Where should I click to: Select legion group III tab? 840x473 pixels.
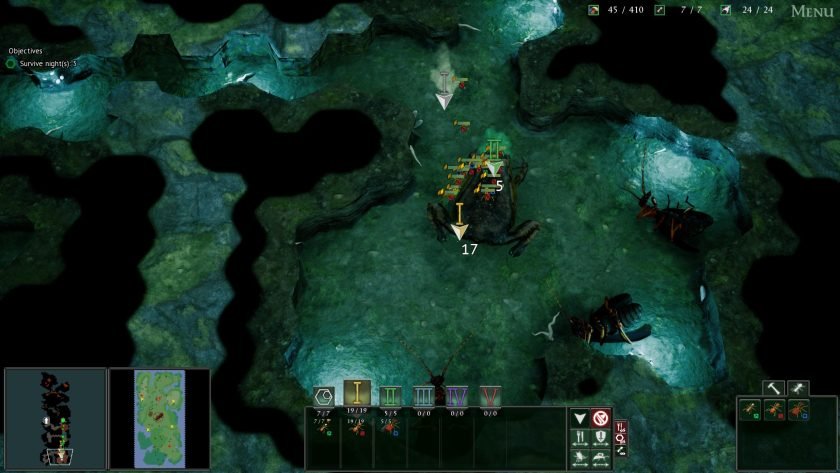pyautogui.click(x=423, y=395)
